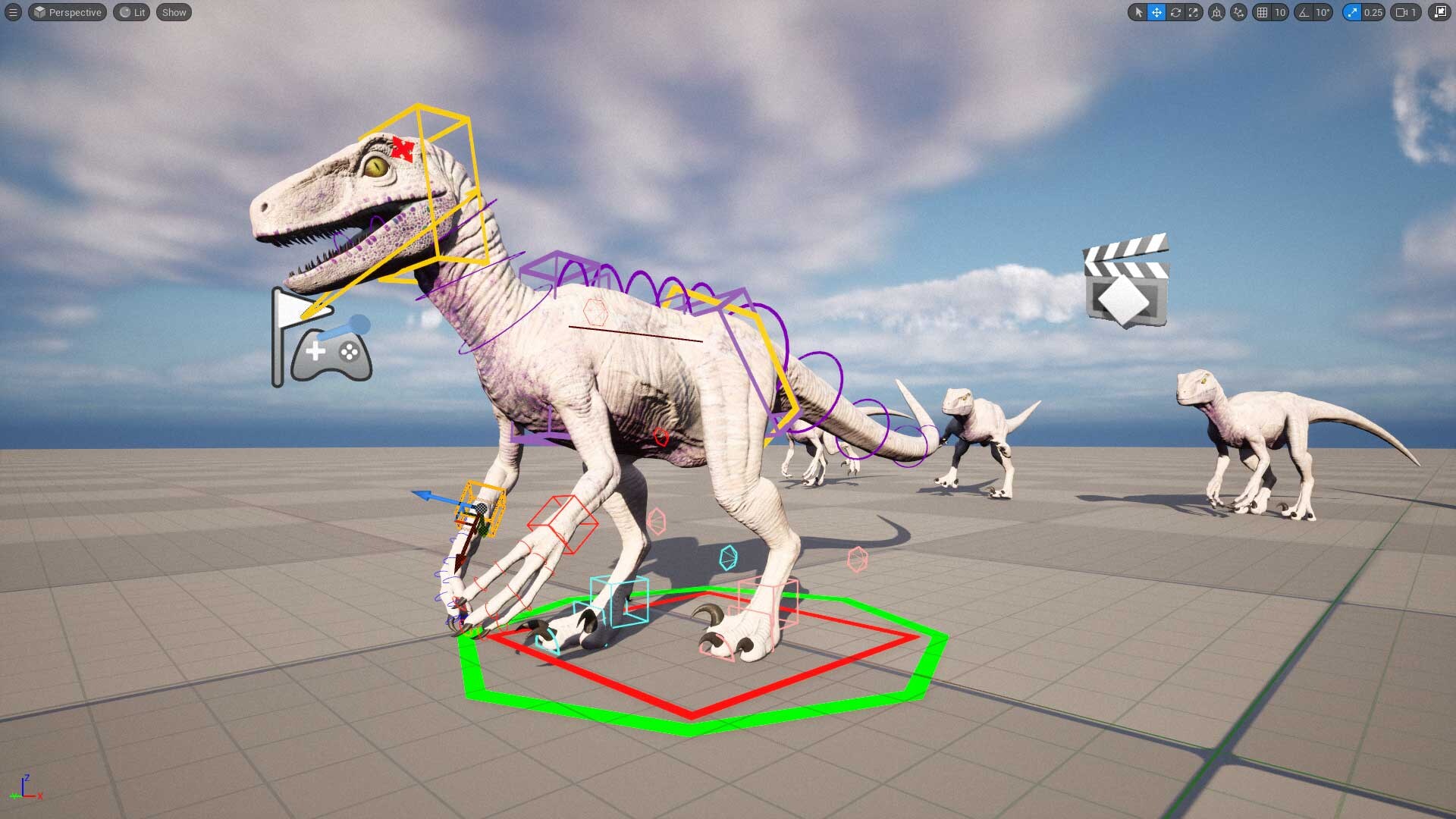Select the Move (translate) tool

[x=1156, y=12]
